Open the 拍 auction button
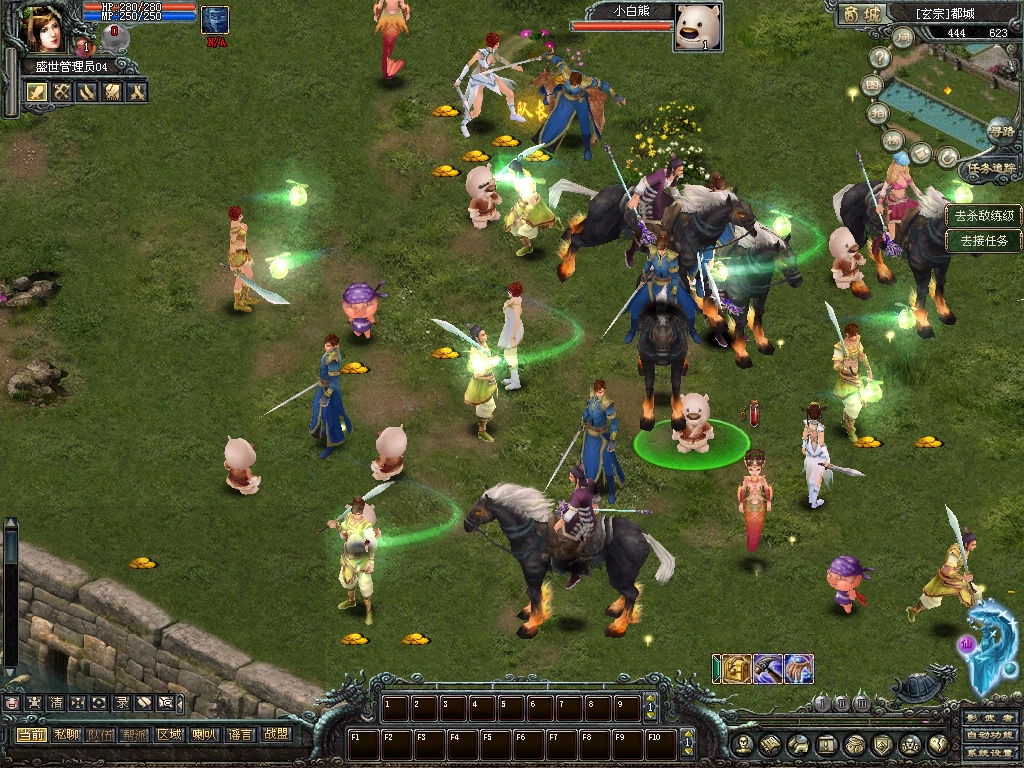The width and height of the screenshot is (1024, 768). 877,114
